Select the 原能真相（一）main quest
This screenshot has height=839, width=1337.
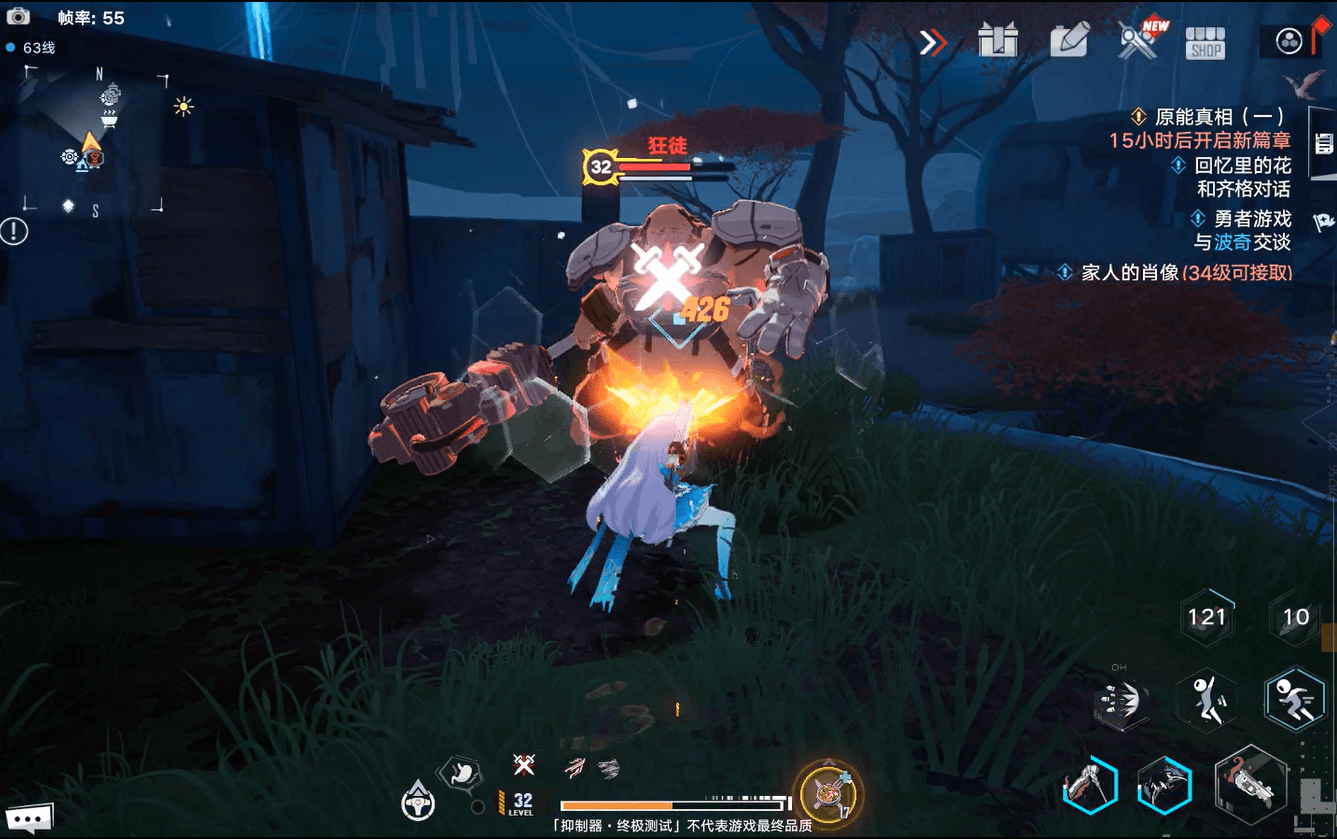[x=1212, y=117]
